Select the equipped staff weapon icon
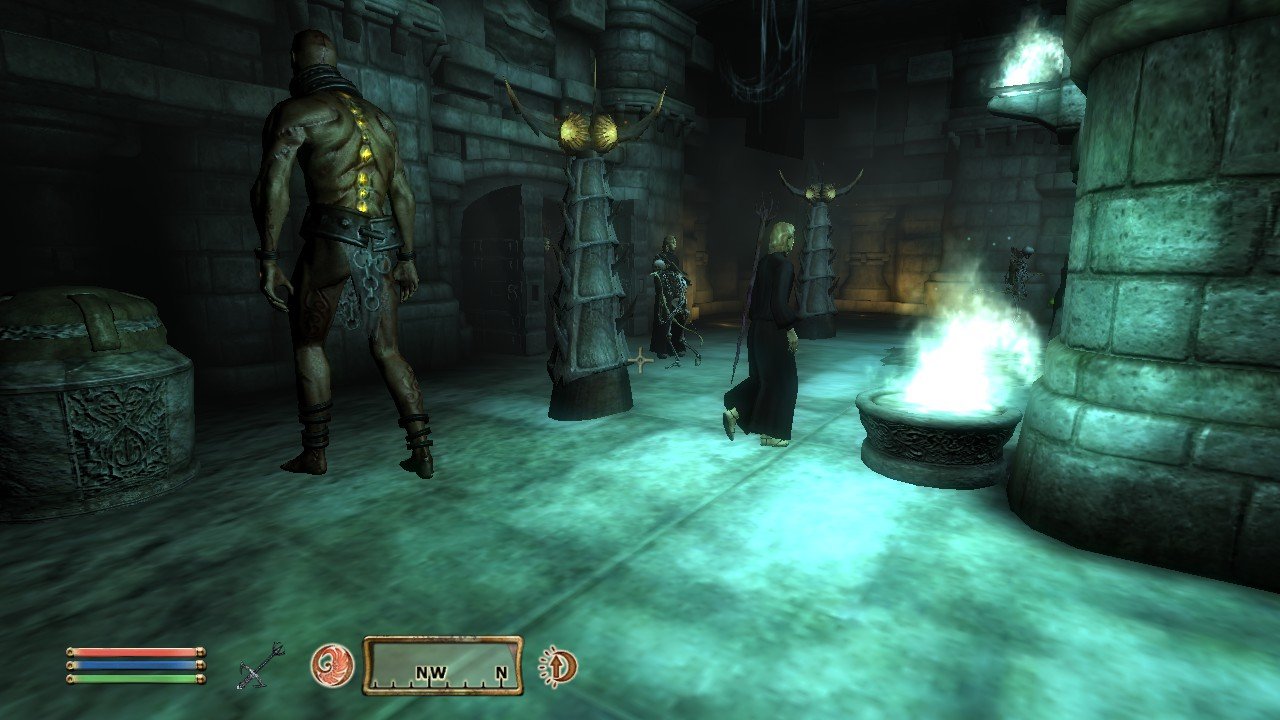 pos(260,666)
